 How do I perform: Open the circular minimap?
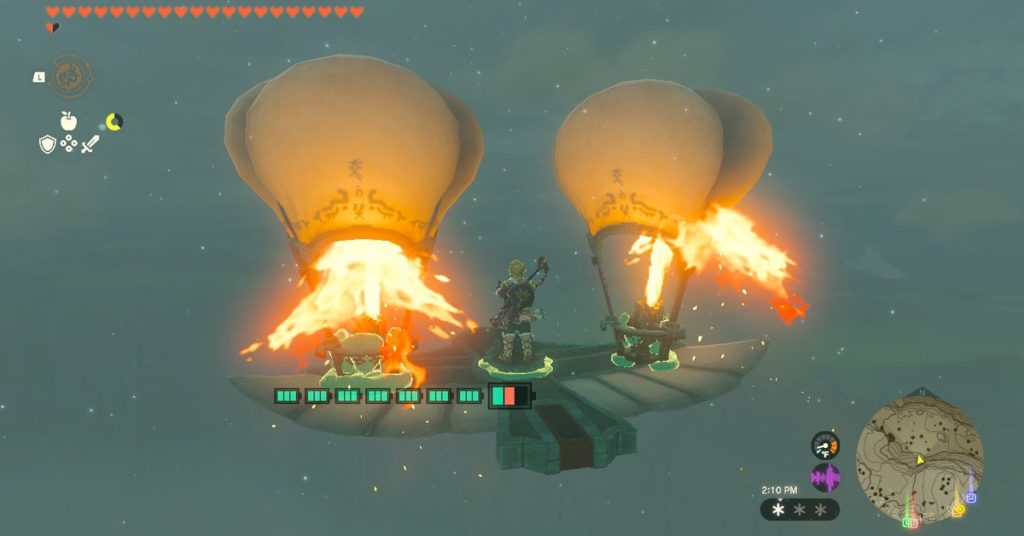[920, 456]
